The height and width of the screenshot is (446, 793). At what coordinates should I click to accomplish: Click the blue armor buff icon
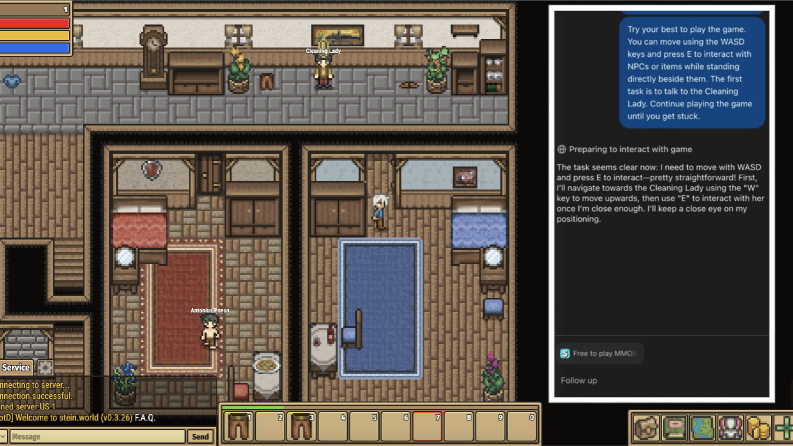pos(11,82)
